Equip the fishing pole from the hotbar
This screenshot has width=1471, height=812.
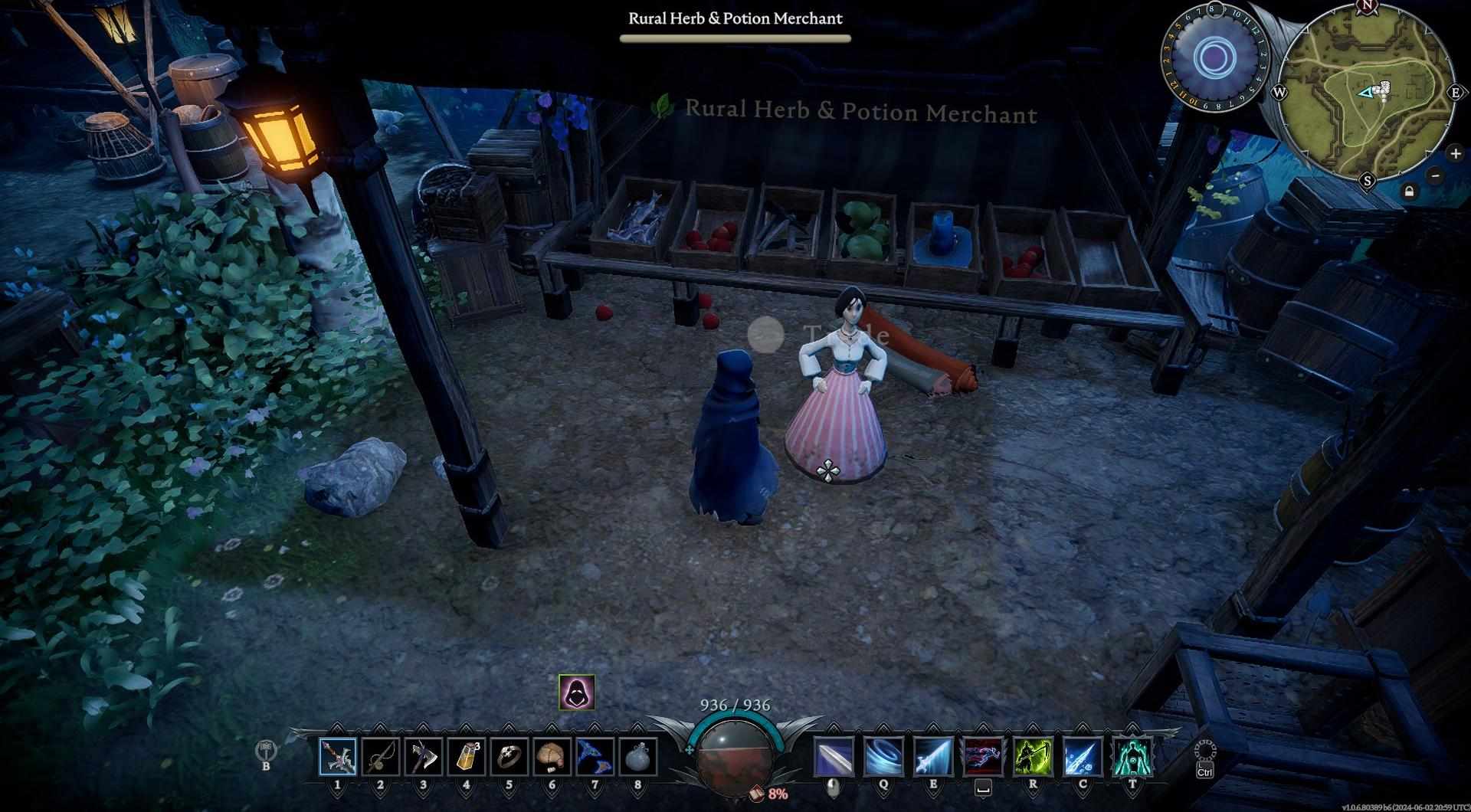(381, 758)
